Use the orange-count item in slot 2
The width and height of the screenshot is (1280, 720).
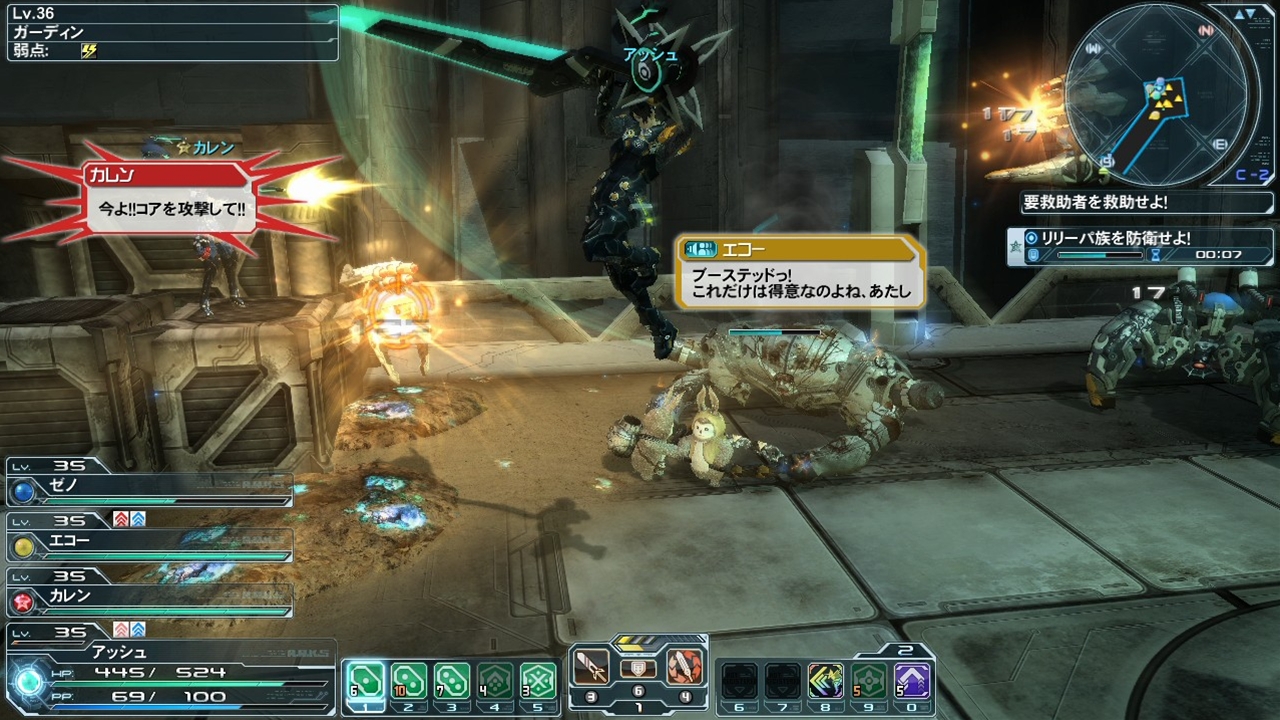click(408, 682)
